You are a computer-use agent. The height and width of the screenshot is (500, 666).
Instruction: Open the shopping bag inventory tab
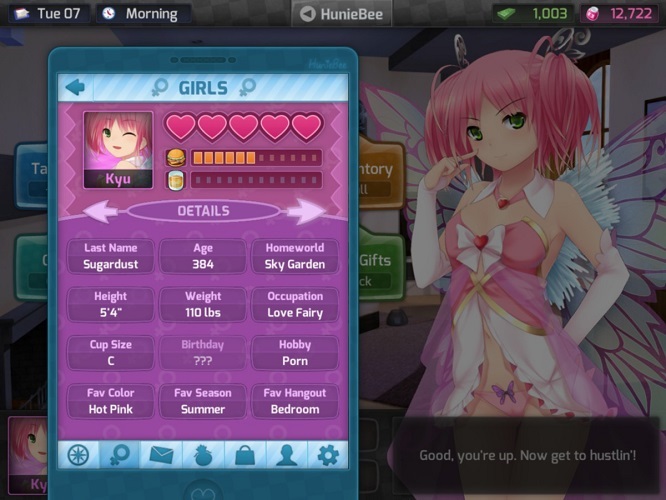click(x=244, y=455)
